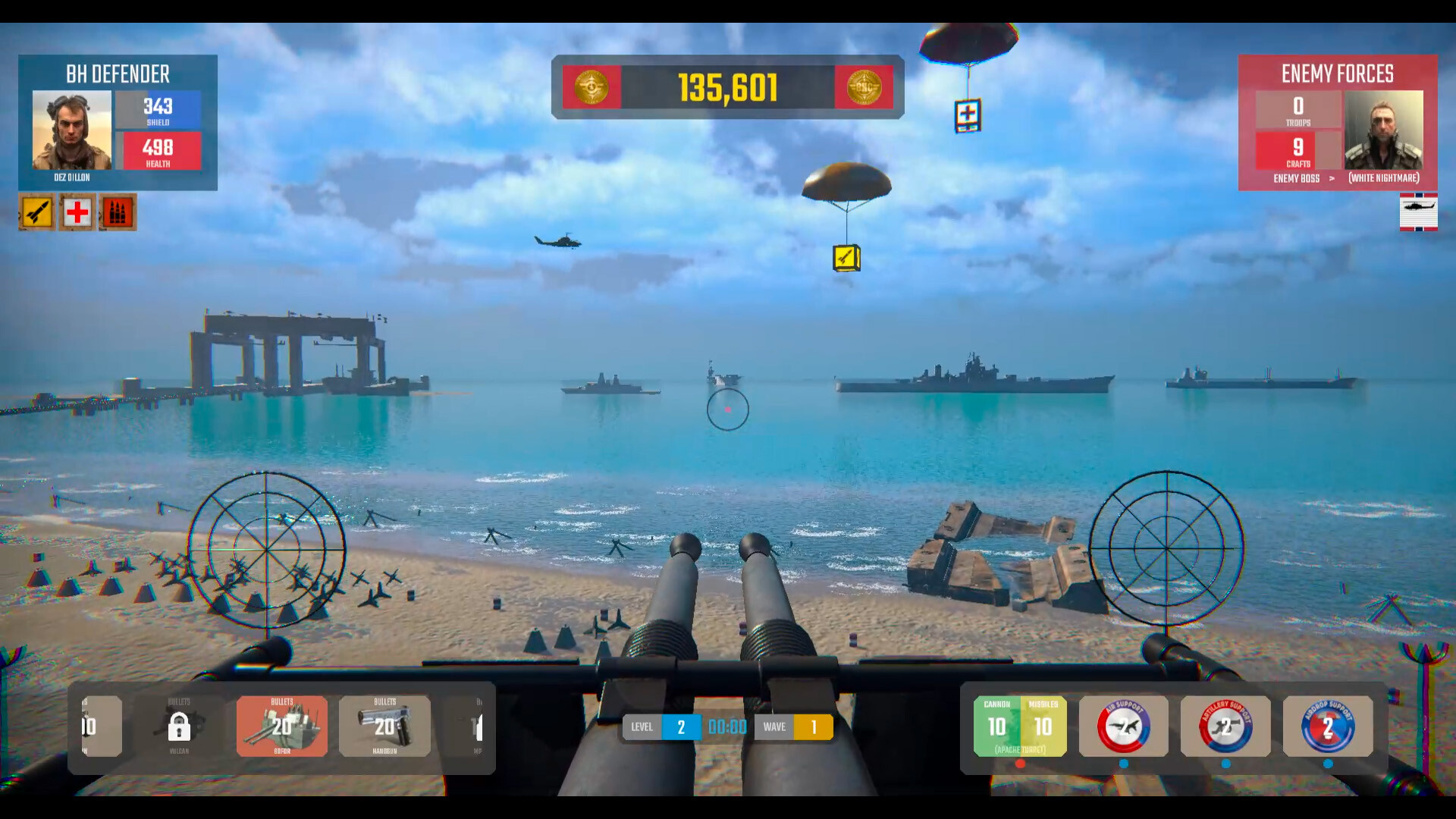Call in Artillery Support
Screen dimensions: 1456x819
click(x=1225, y=726)
